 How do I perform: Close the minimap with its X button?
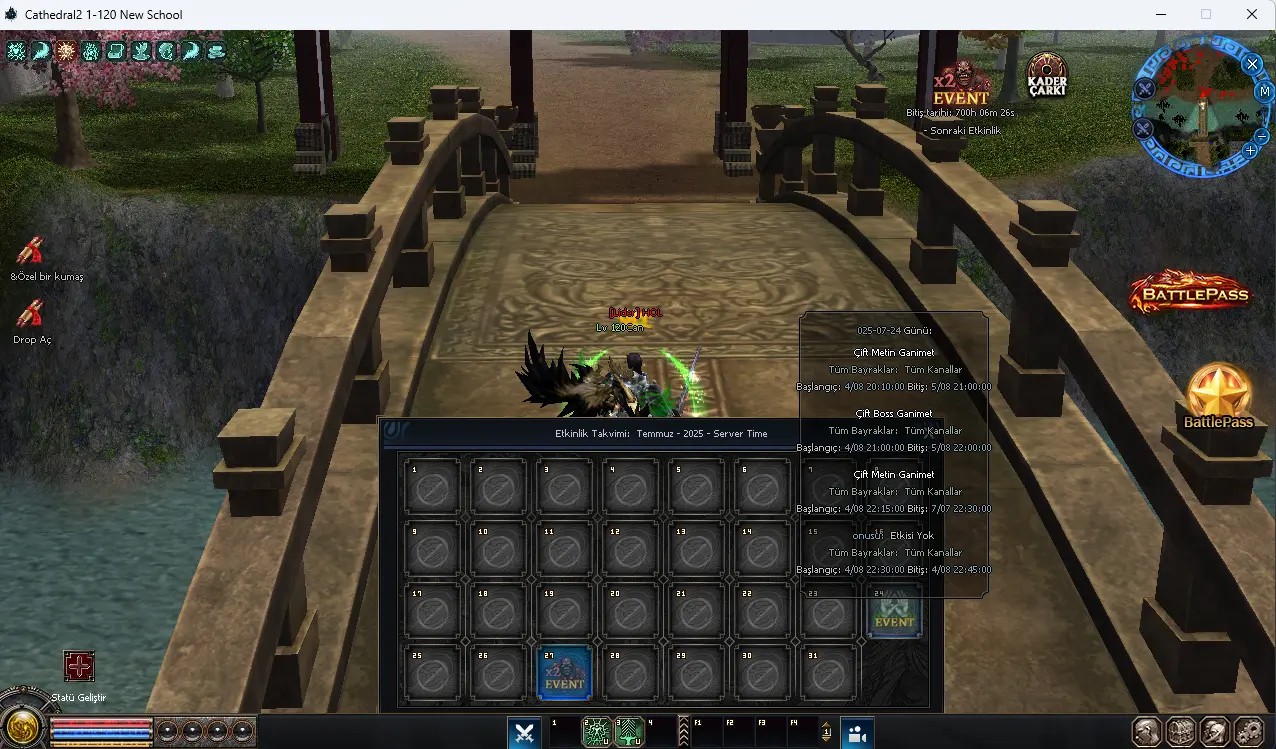point(1252,64)
